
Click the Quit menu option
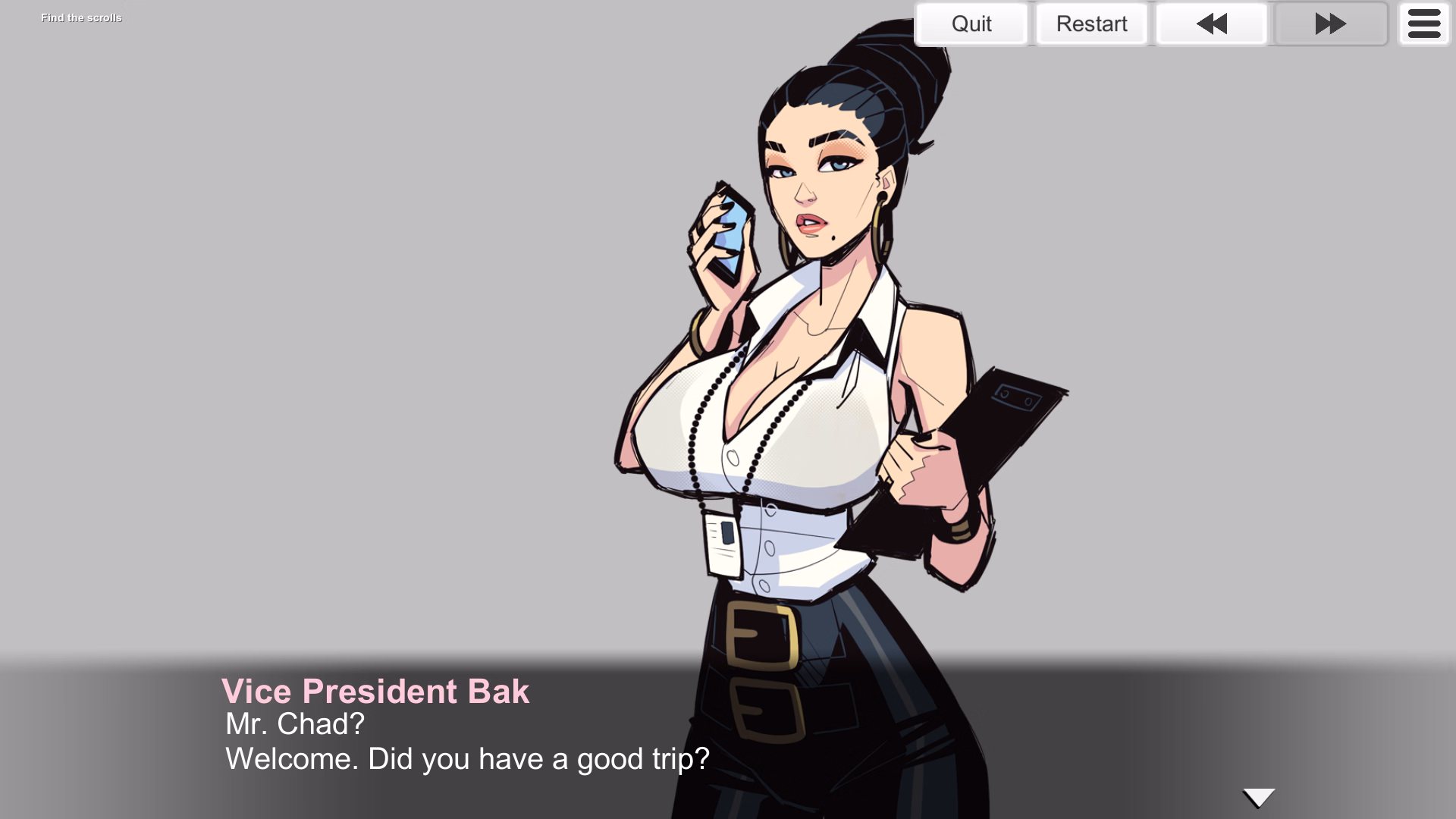(971, 24)
